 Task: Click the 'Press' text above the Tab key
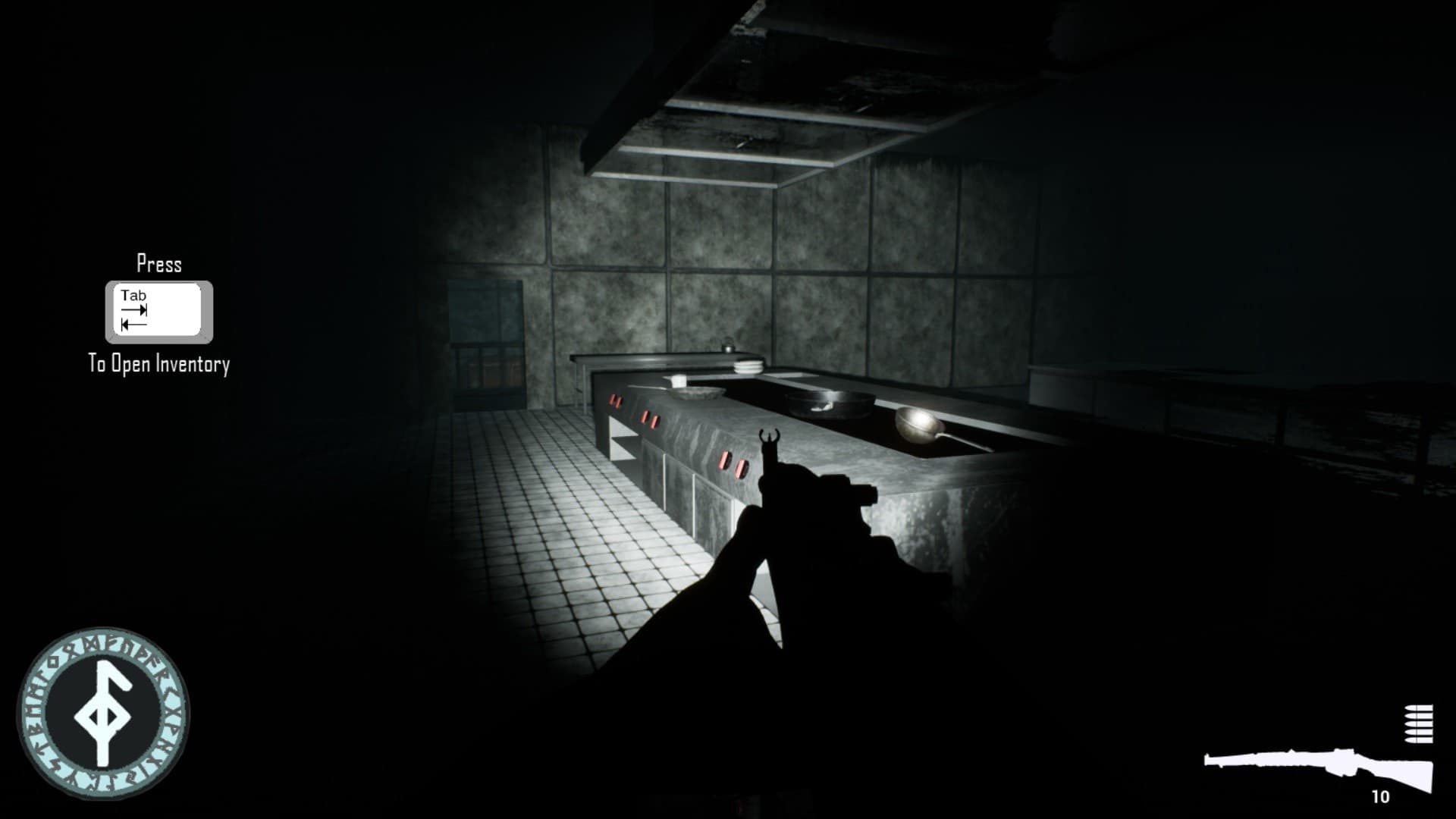(158, 265)
